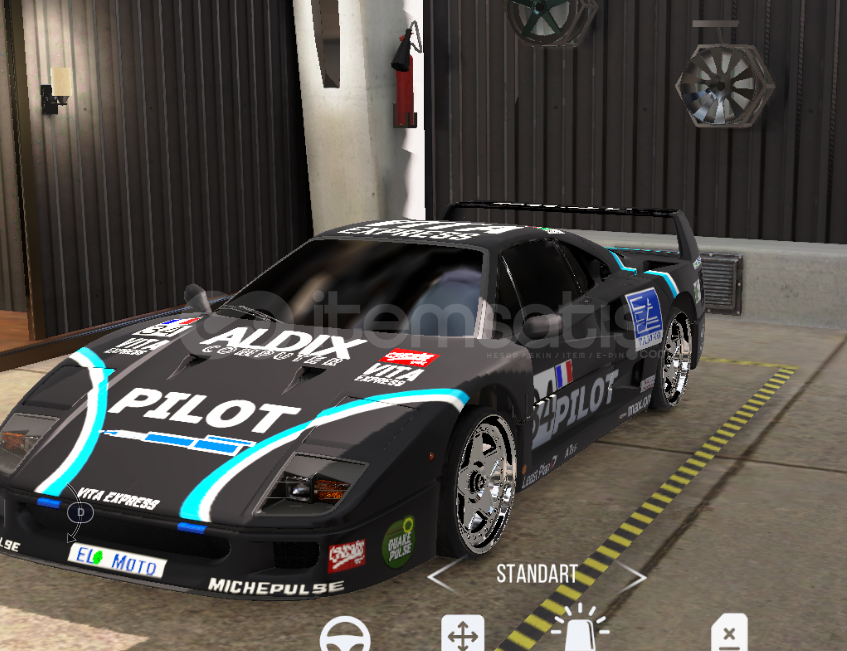Open the steering wheel icon

(x=345, y=636)
